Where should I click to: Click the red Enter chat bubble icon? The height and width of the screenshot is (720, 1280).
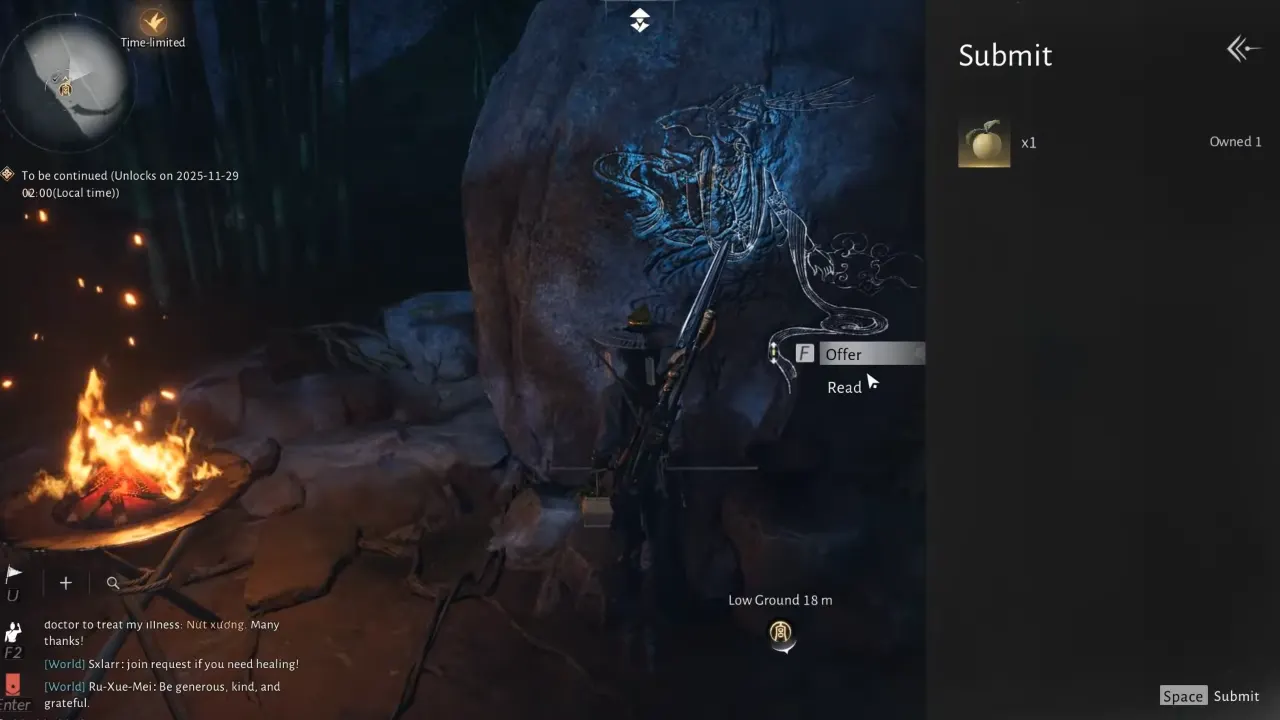coord(15,687)
